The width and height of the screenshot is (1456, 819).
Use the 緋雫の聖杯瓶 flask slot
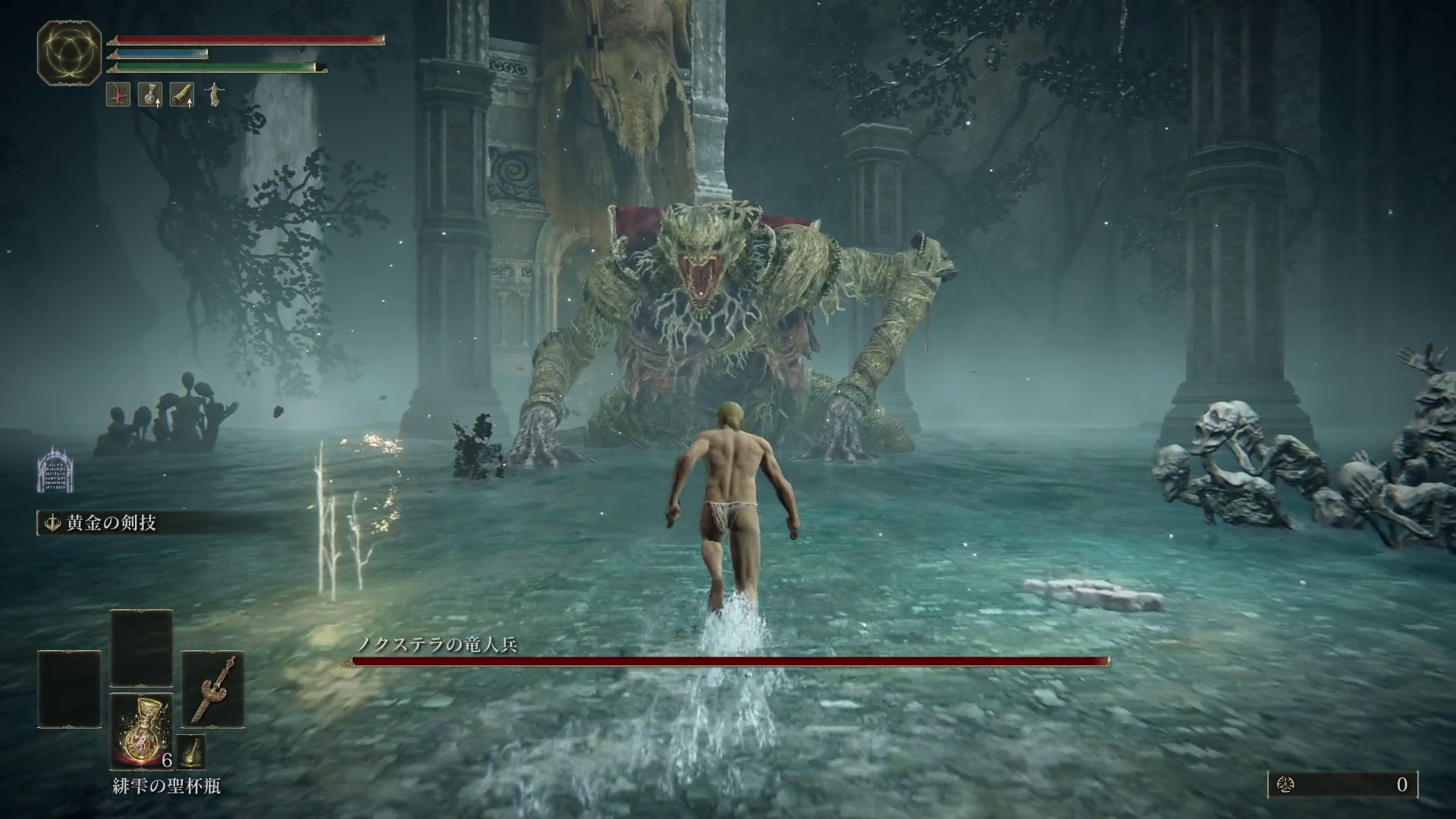coord(141,731)
